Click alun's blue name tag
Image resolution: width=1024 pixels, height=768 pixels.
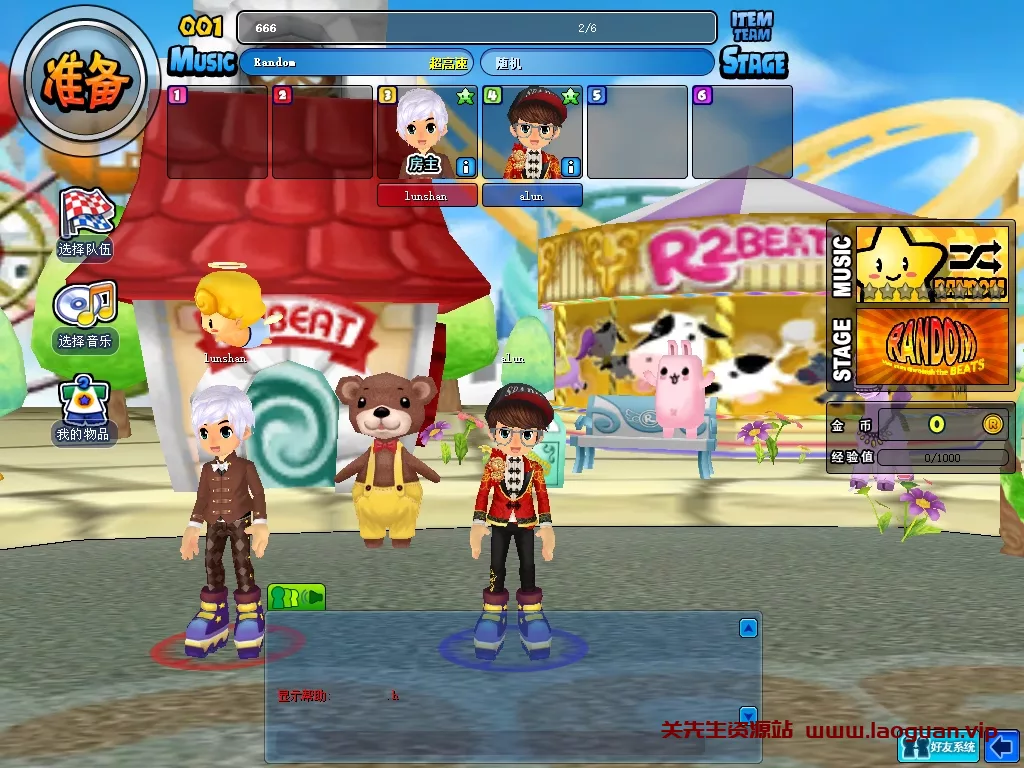pyautogui.click(x=532, y=195)
